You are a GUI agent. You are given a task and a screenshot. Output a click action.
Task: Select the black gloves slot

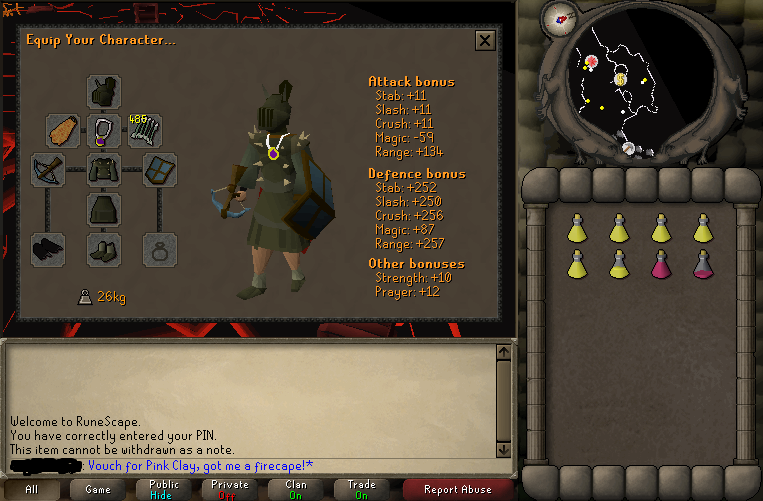point(47,249)
